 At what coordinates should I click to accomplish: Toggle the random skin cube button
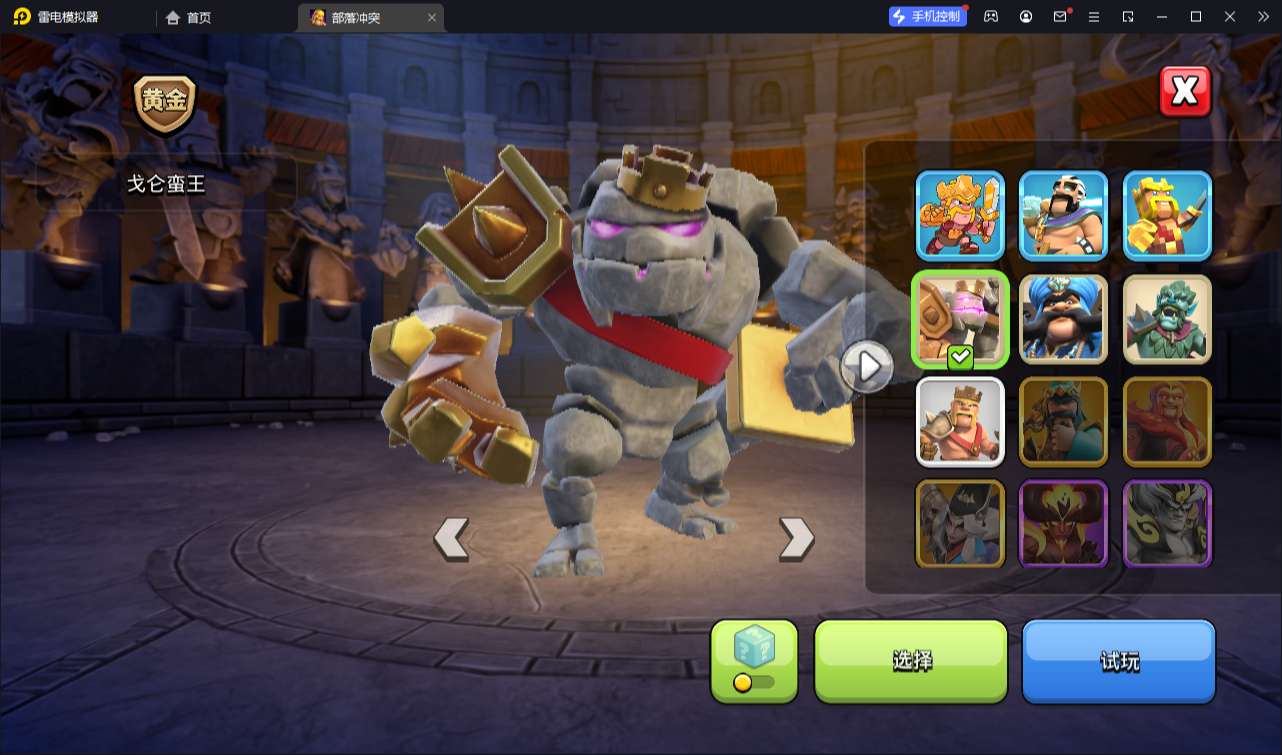754,660
